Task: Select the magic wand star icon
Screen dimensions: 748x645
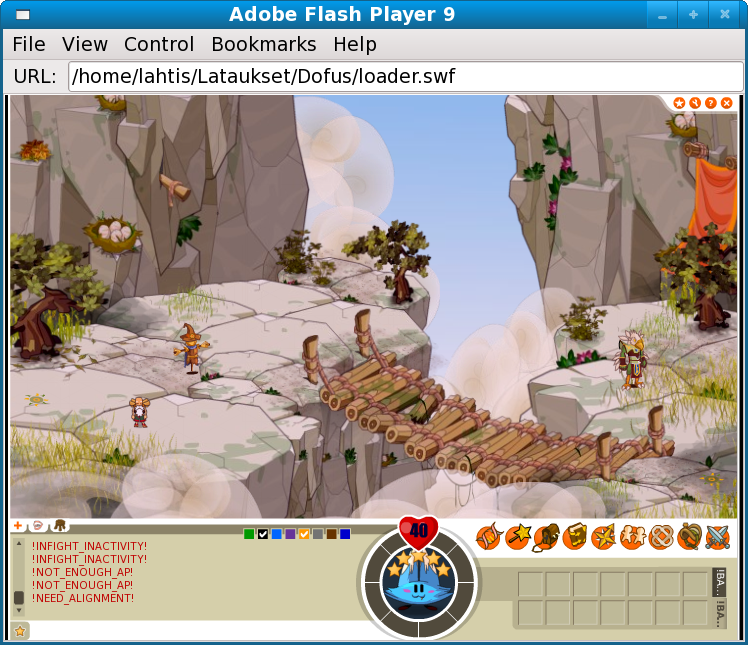Action: click(517, 538)
